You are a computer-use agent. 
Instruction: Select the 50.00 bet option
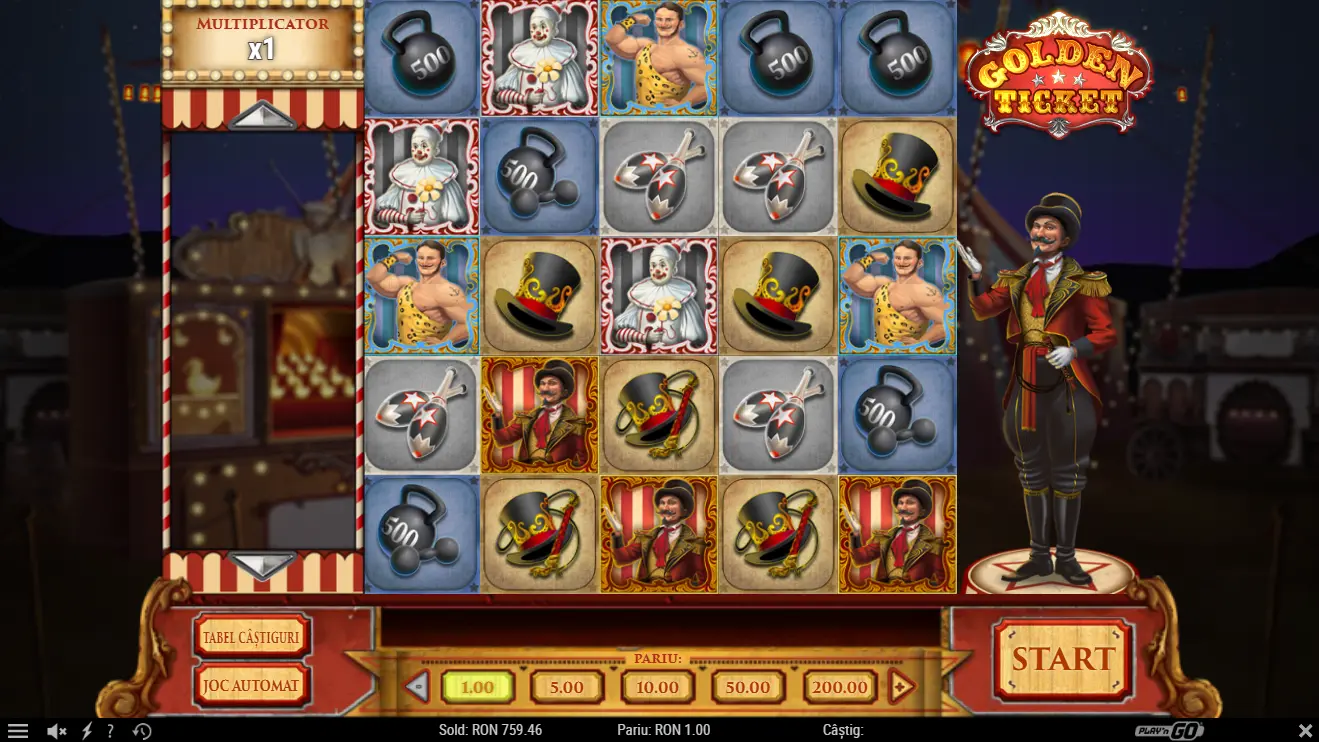[x=748, y=687]
